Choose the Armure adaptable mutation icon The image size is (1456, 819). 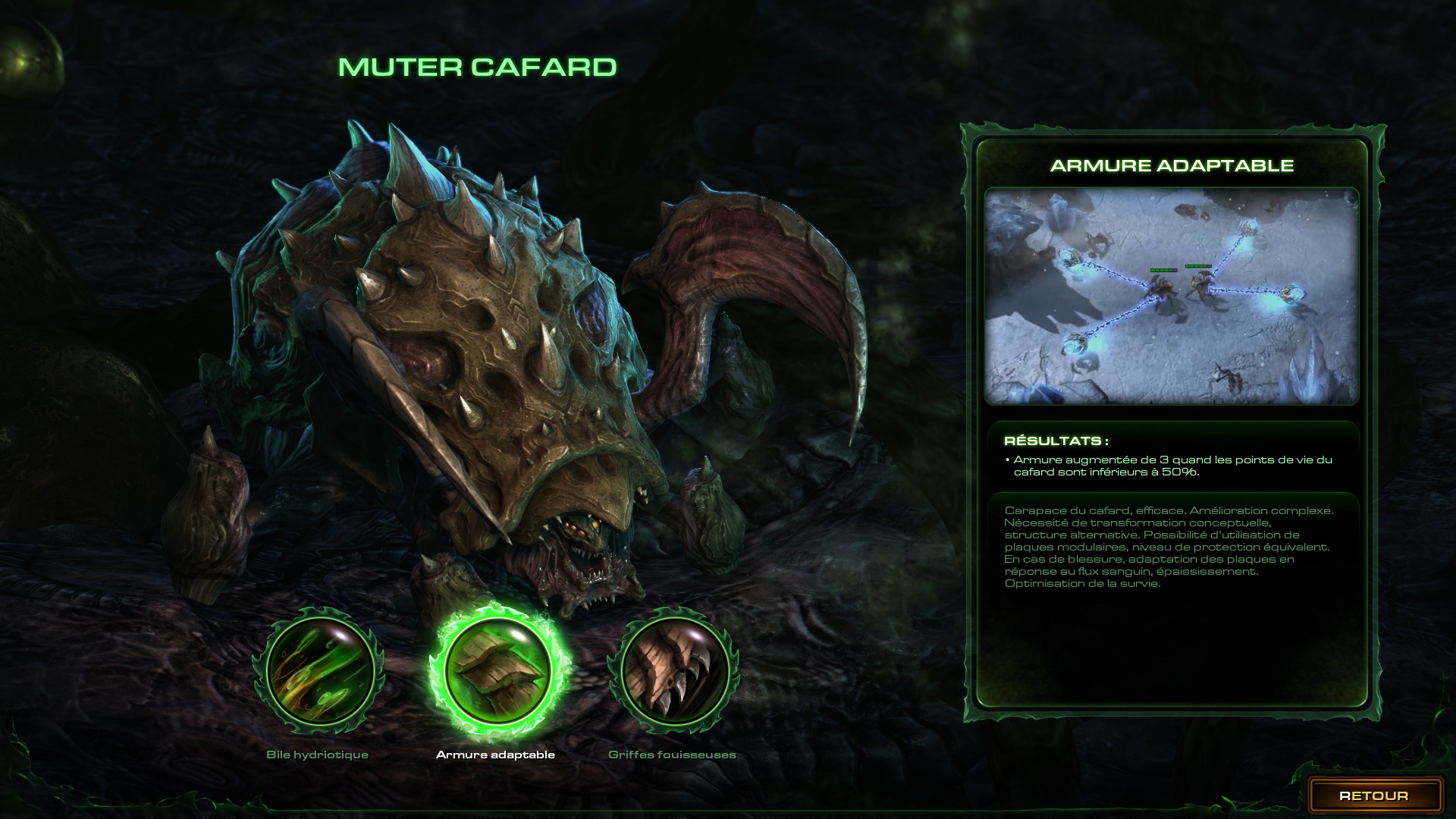point(496,670)
